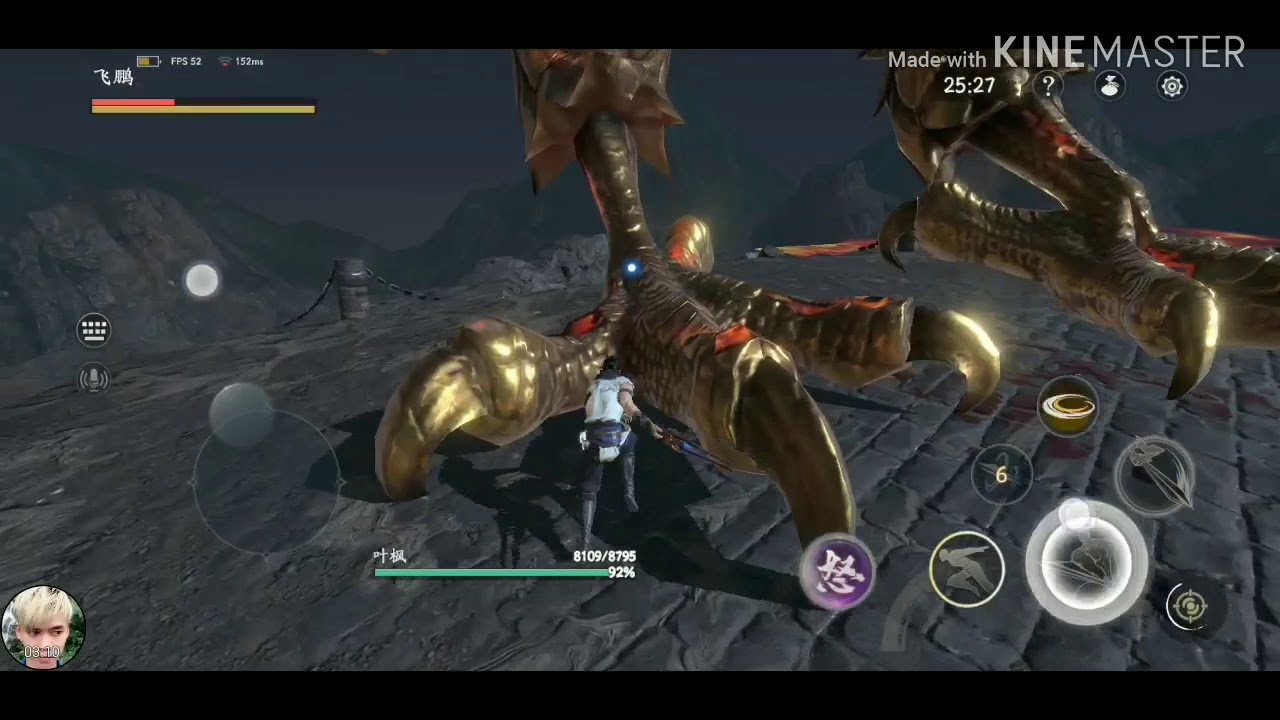1280x720 pixels.
Task: Select the skill on cooldown showing 6
Action: click(1001, 476)
